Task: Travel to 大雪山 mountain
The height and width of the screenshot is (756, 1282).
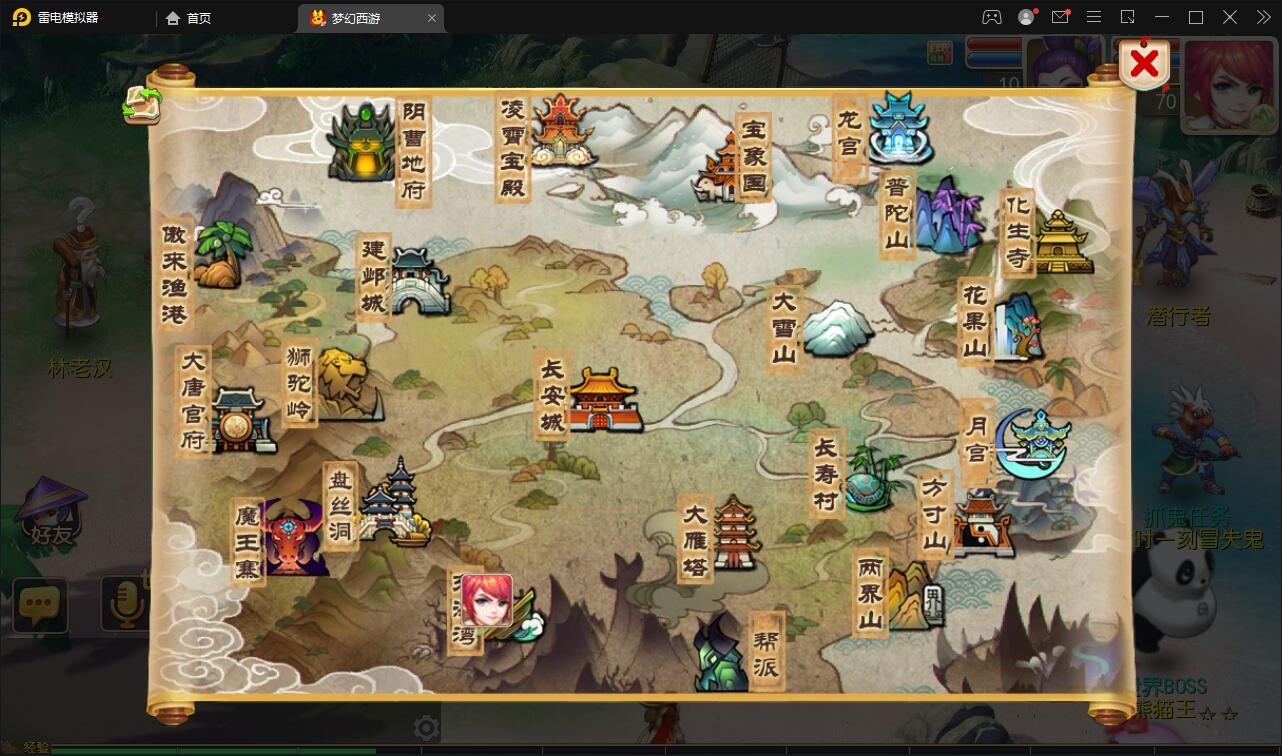Action: (836, 328)
